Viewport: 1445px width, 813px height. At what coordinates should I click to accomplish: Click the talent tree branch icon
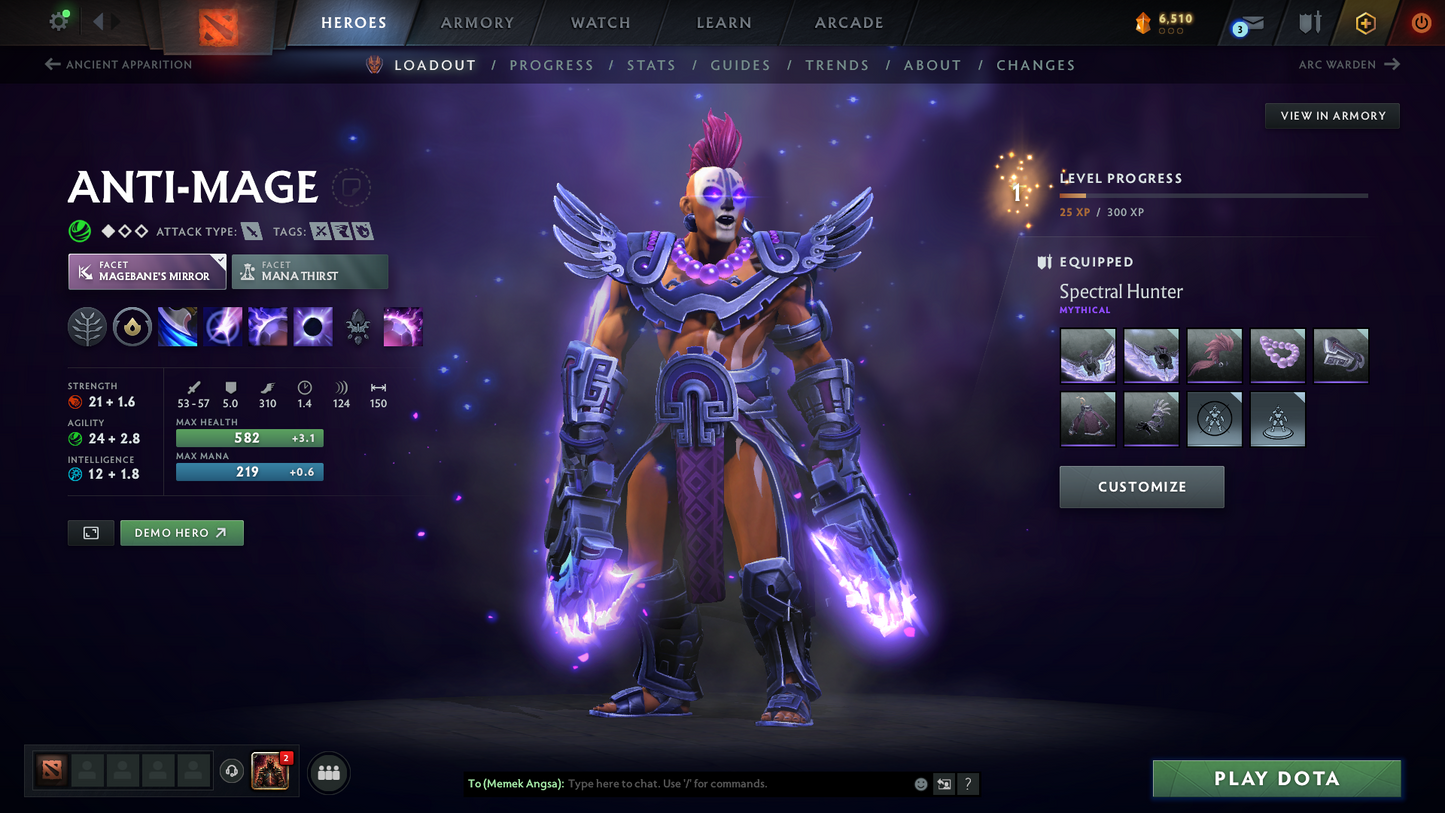87,326
